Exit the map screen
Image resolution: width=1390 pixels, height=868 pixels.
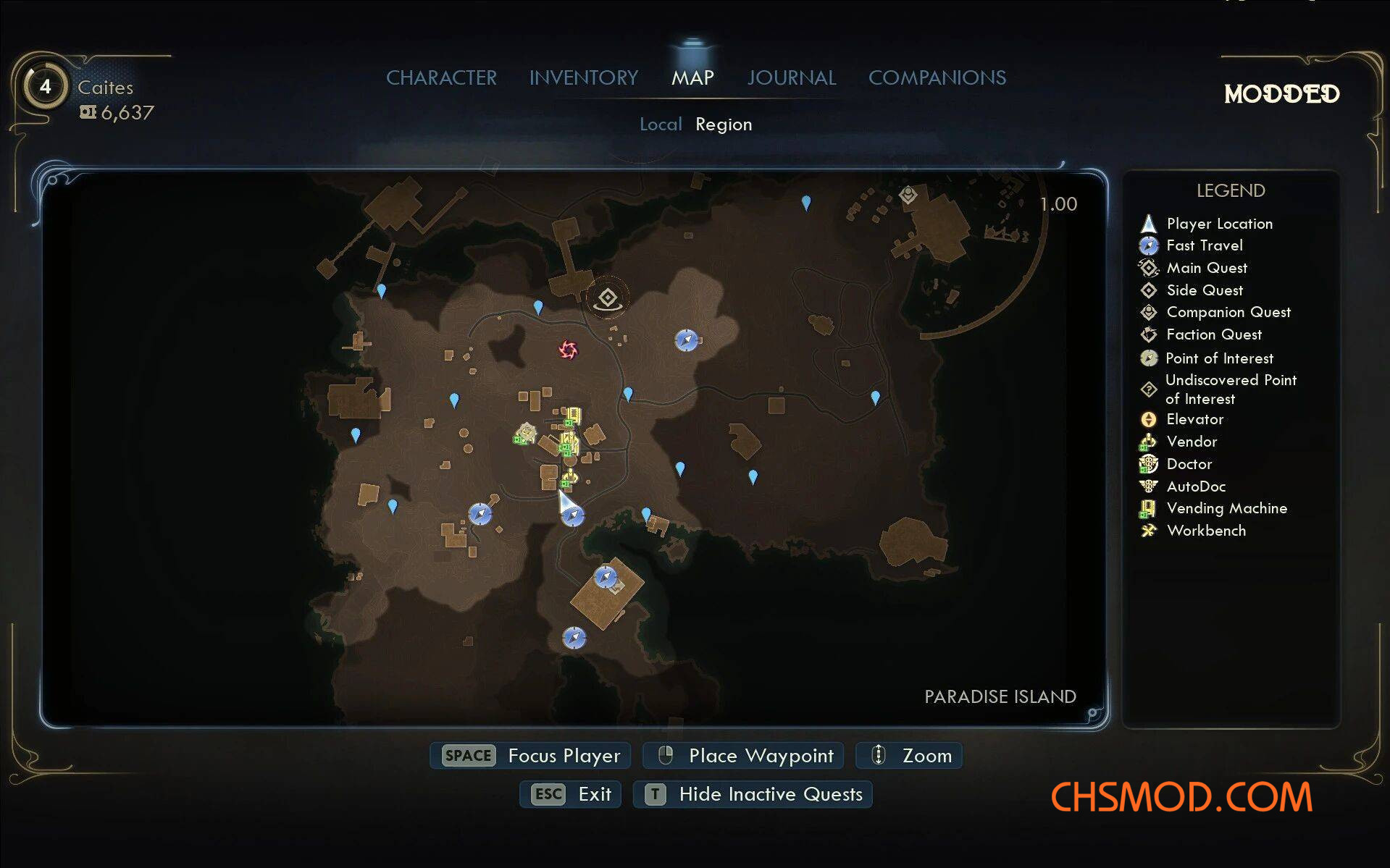click(571, 794)
